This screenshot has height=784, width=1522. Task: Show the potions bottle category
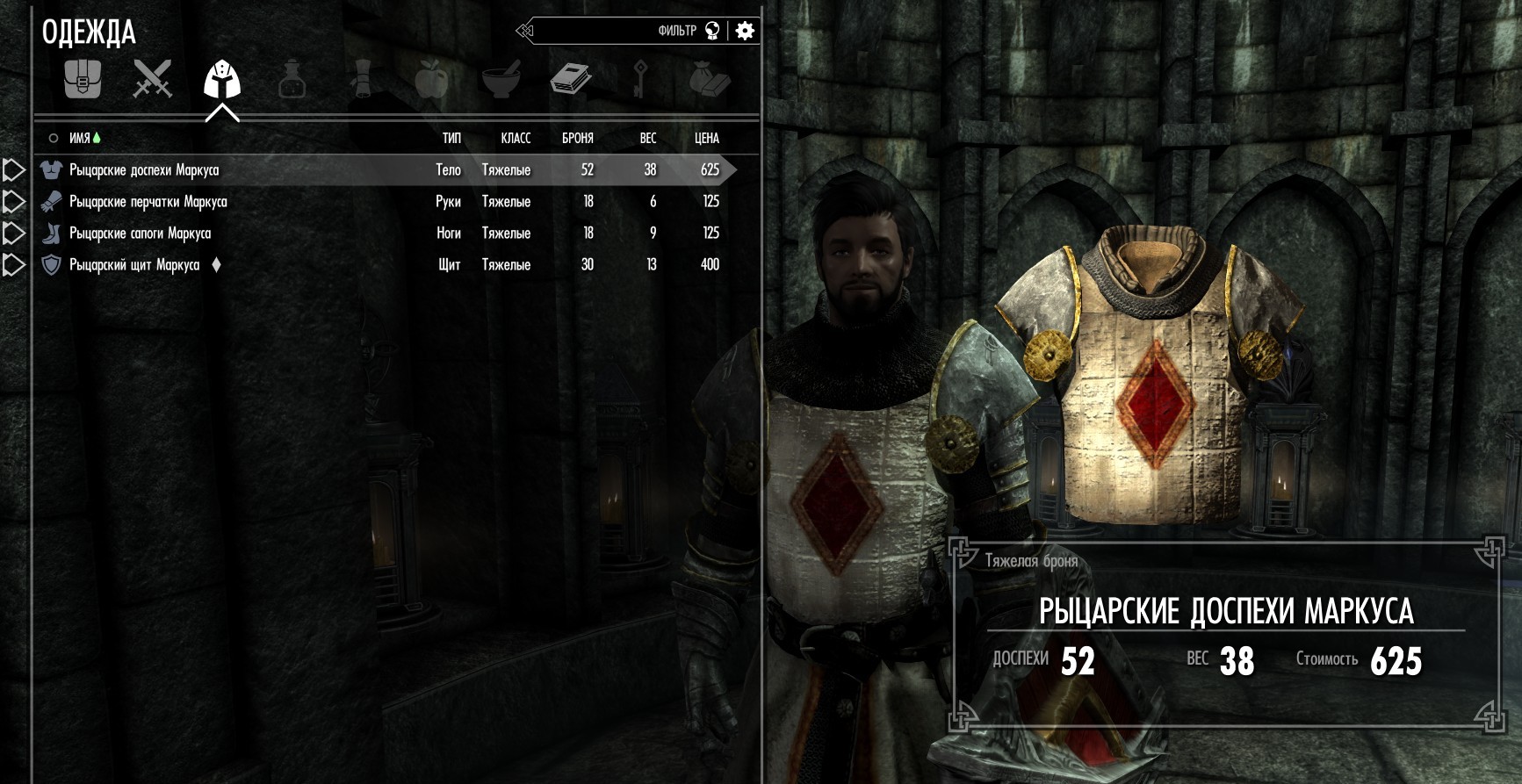click(x=292, y=80)
